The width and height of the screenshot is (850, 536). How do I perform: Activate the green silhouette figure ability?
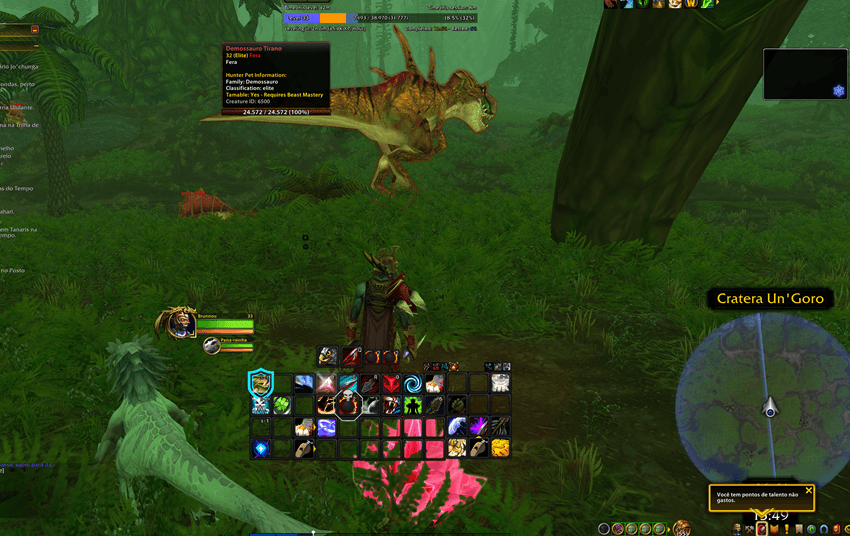pos(413,405)
